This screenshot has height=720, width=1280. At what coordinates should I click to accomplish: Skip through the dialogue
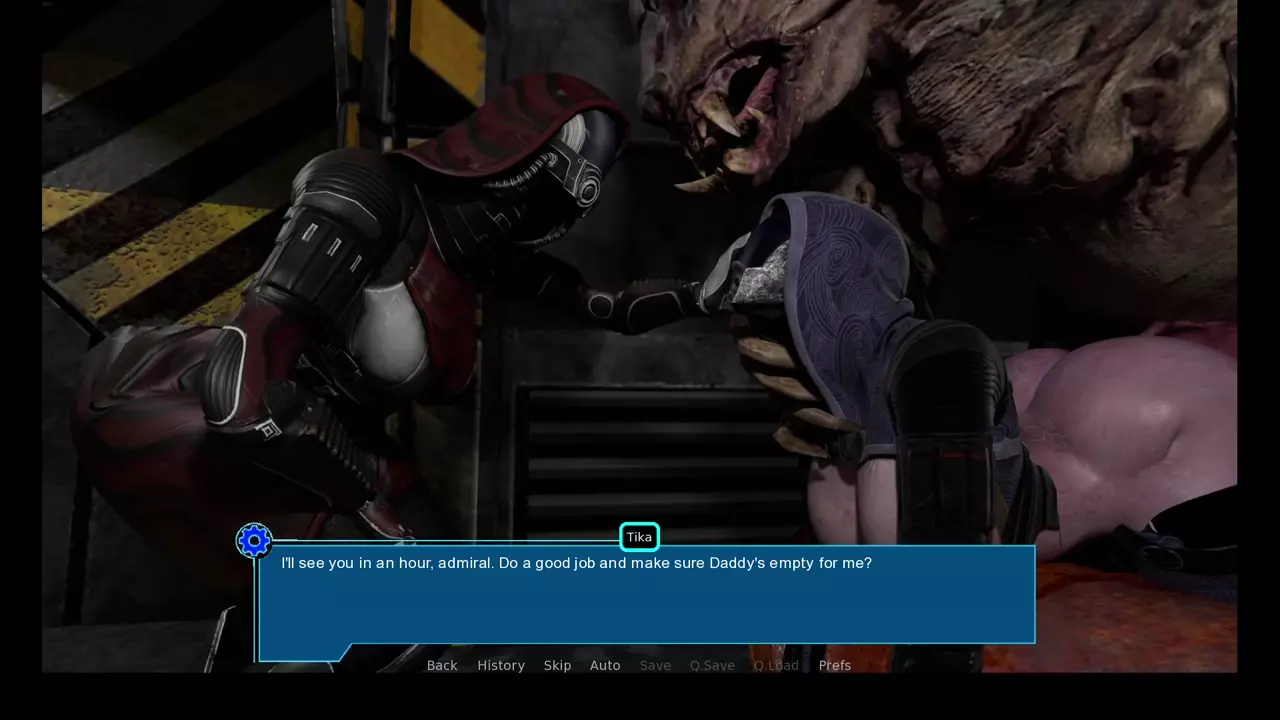pos(557,665)
